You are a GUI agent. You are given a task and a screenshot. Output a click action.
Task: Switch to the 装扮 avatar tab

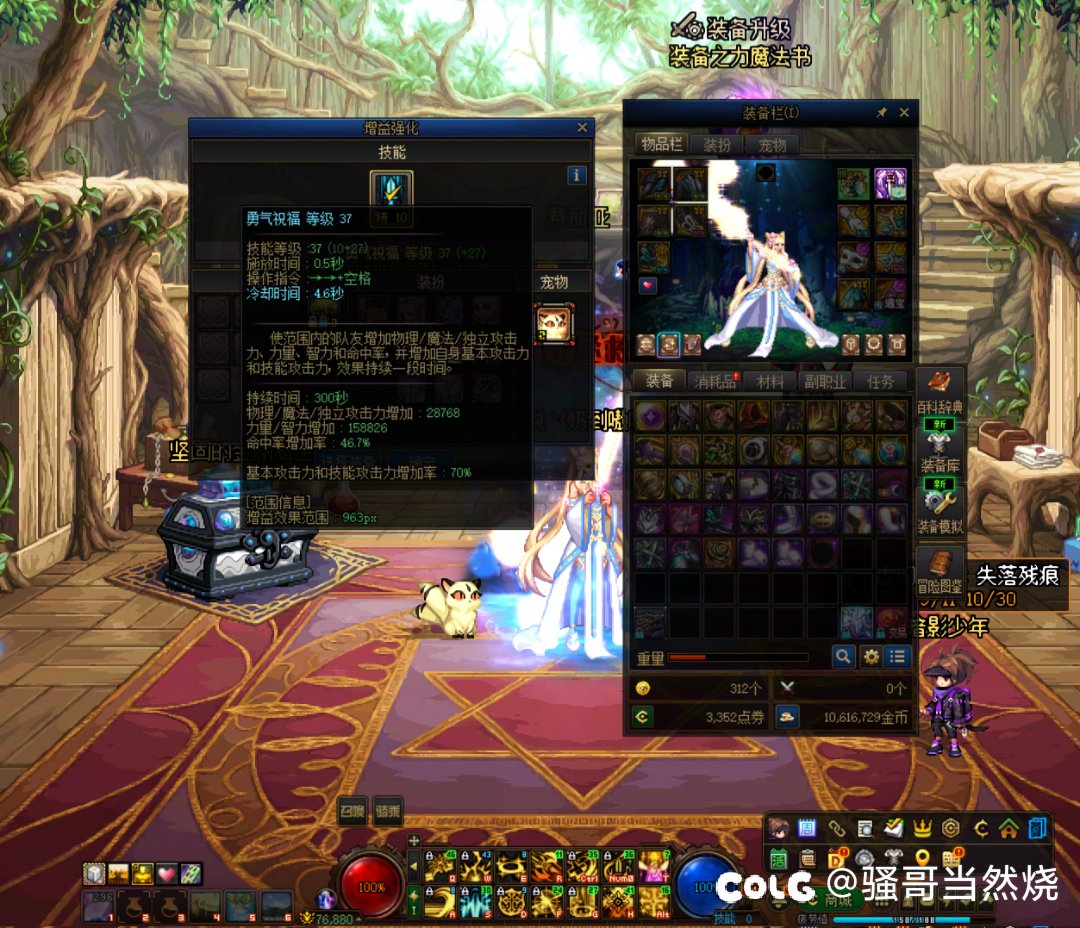pyautogui.click(x=716, y=145)
